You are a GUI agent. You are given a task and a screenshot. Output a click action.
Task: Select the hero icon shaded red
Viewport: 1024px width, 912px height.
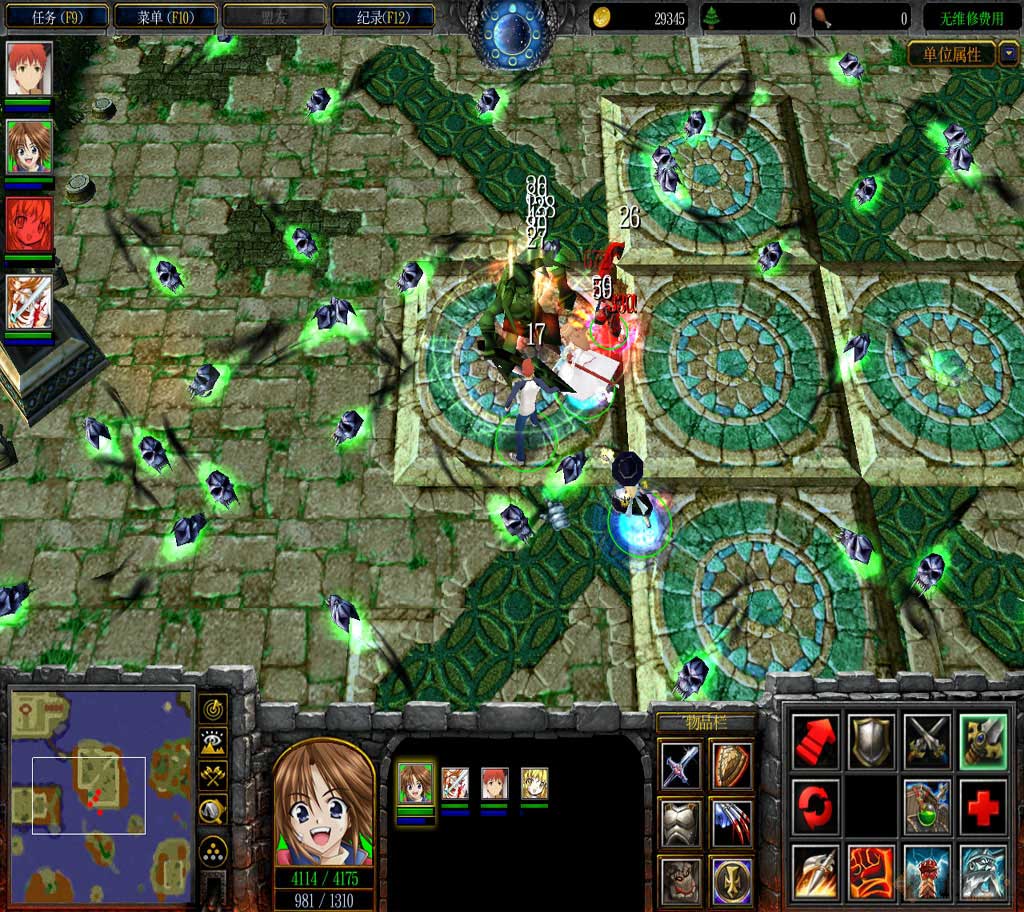coord(29,224)
